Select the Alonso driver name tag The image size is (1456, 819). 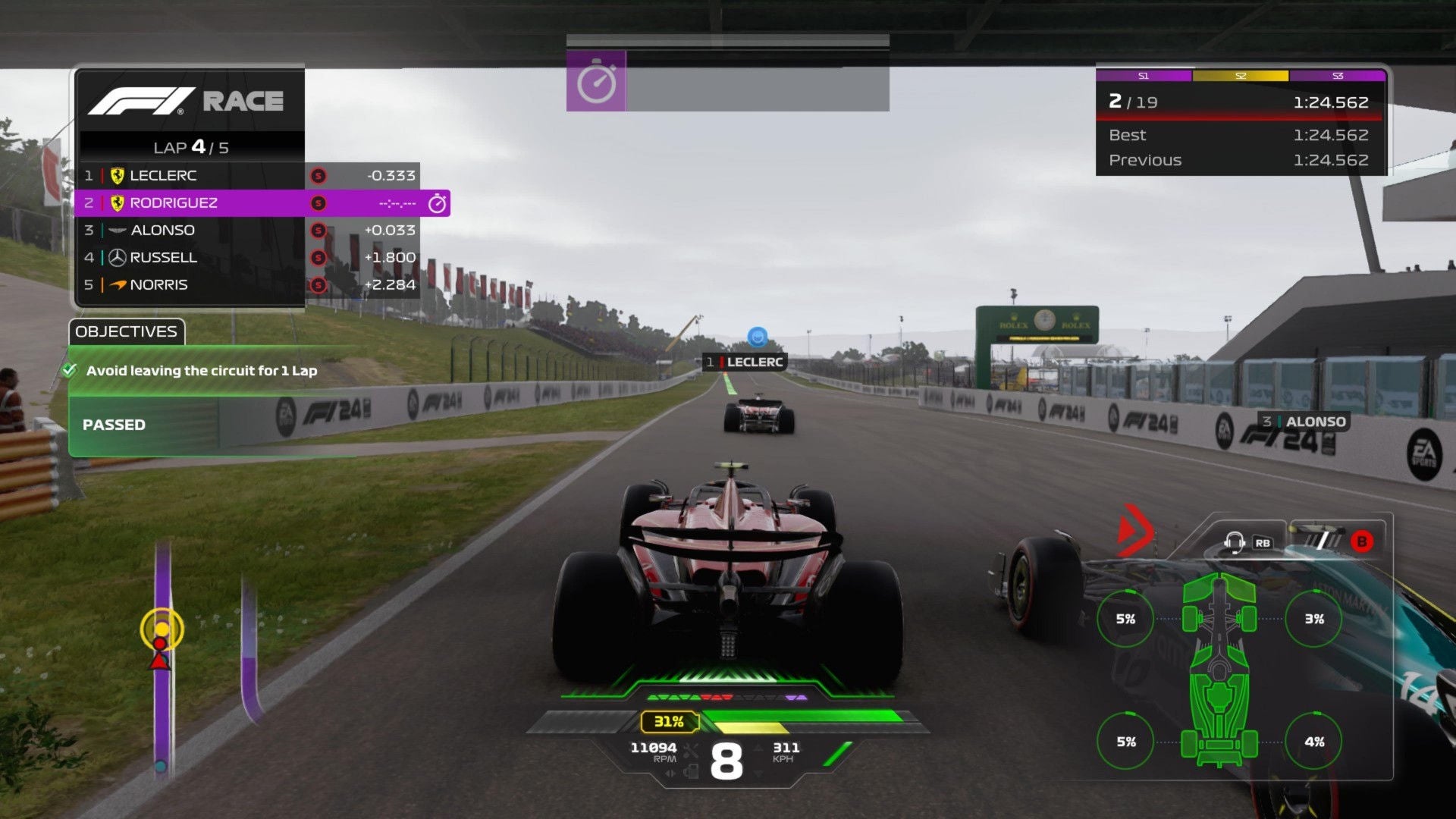coord(1304,422)
